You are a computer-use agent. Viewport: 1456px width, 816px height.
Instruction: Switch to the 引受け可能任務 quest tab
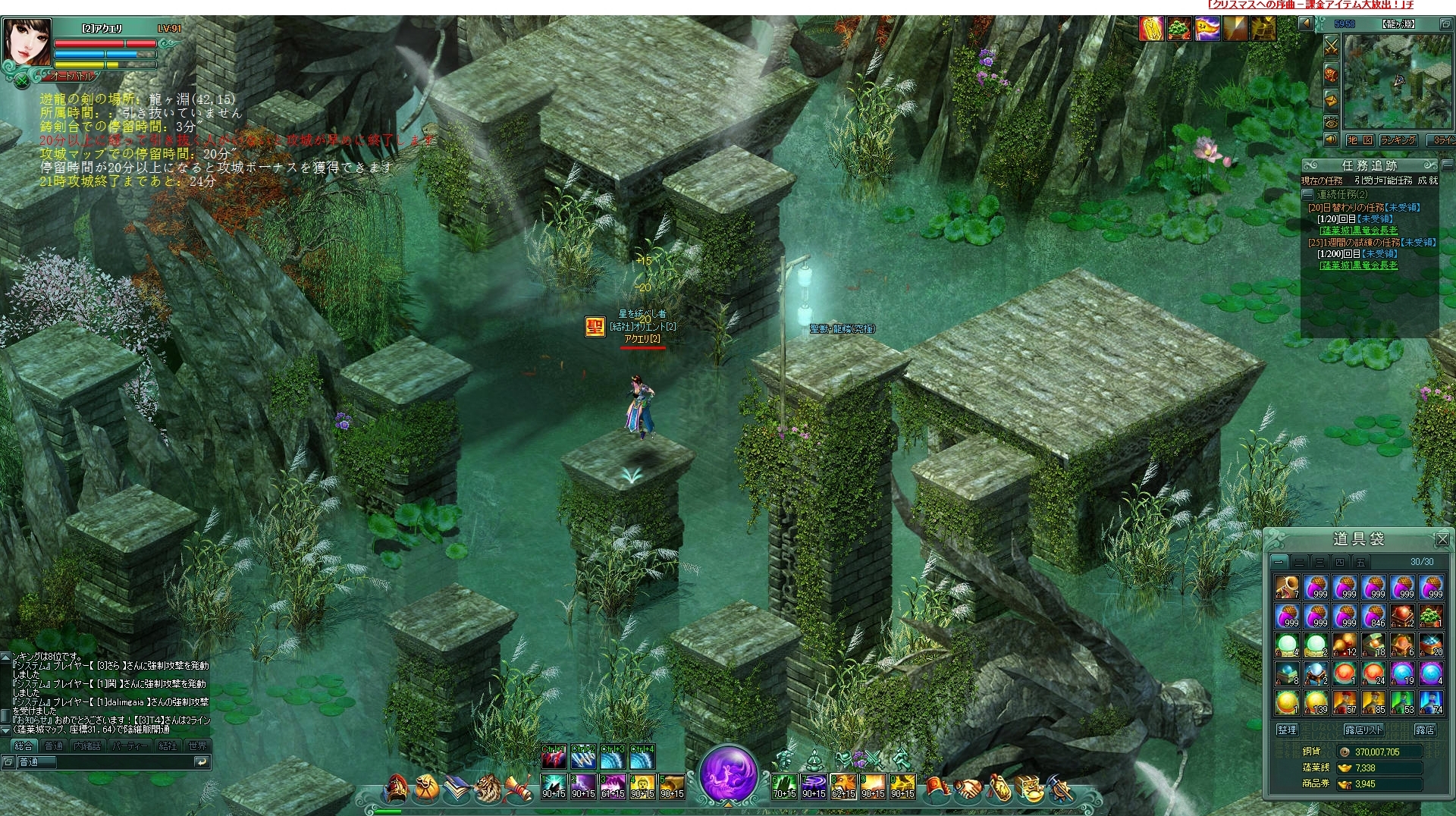[1383, 180]
